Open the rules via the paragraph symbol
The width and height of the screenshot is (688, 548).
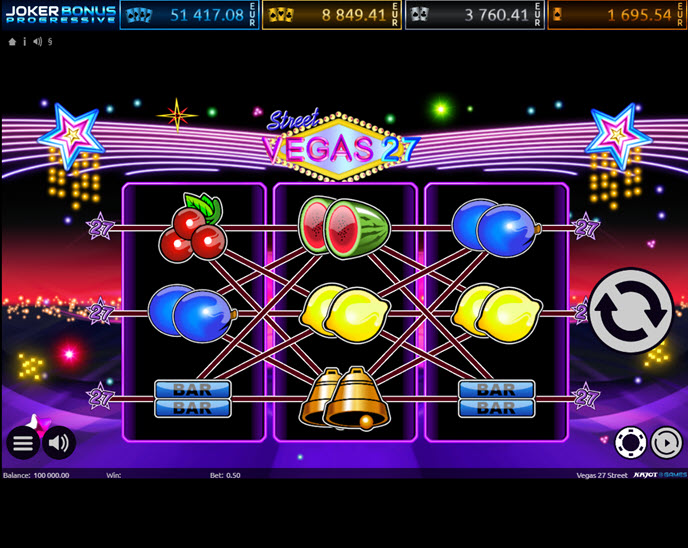49,42
